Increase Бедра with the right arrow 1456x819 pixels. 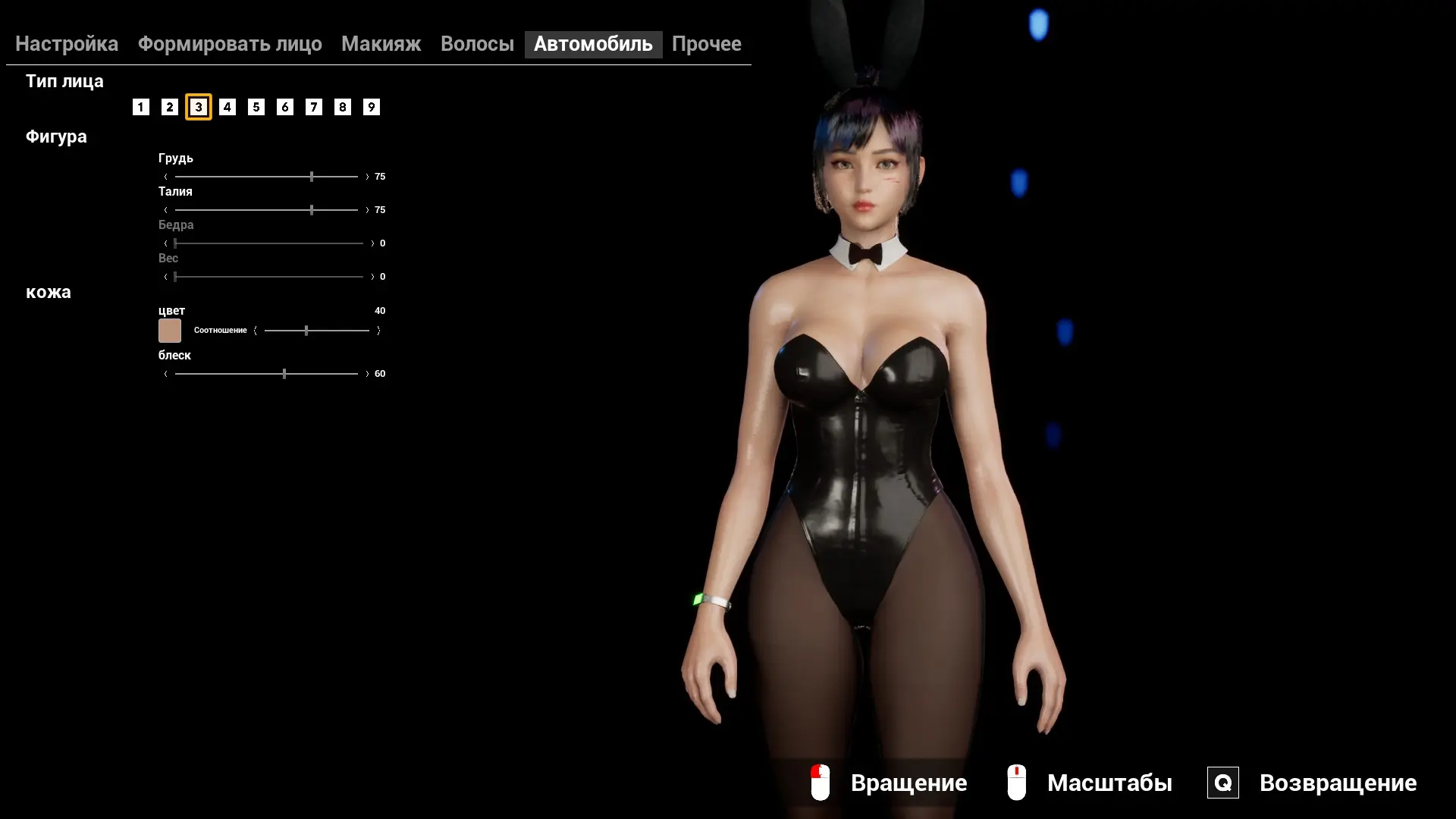coord(372,243)
